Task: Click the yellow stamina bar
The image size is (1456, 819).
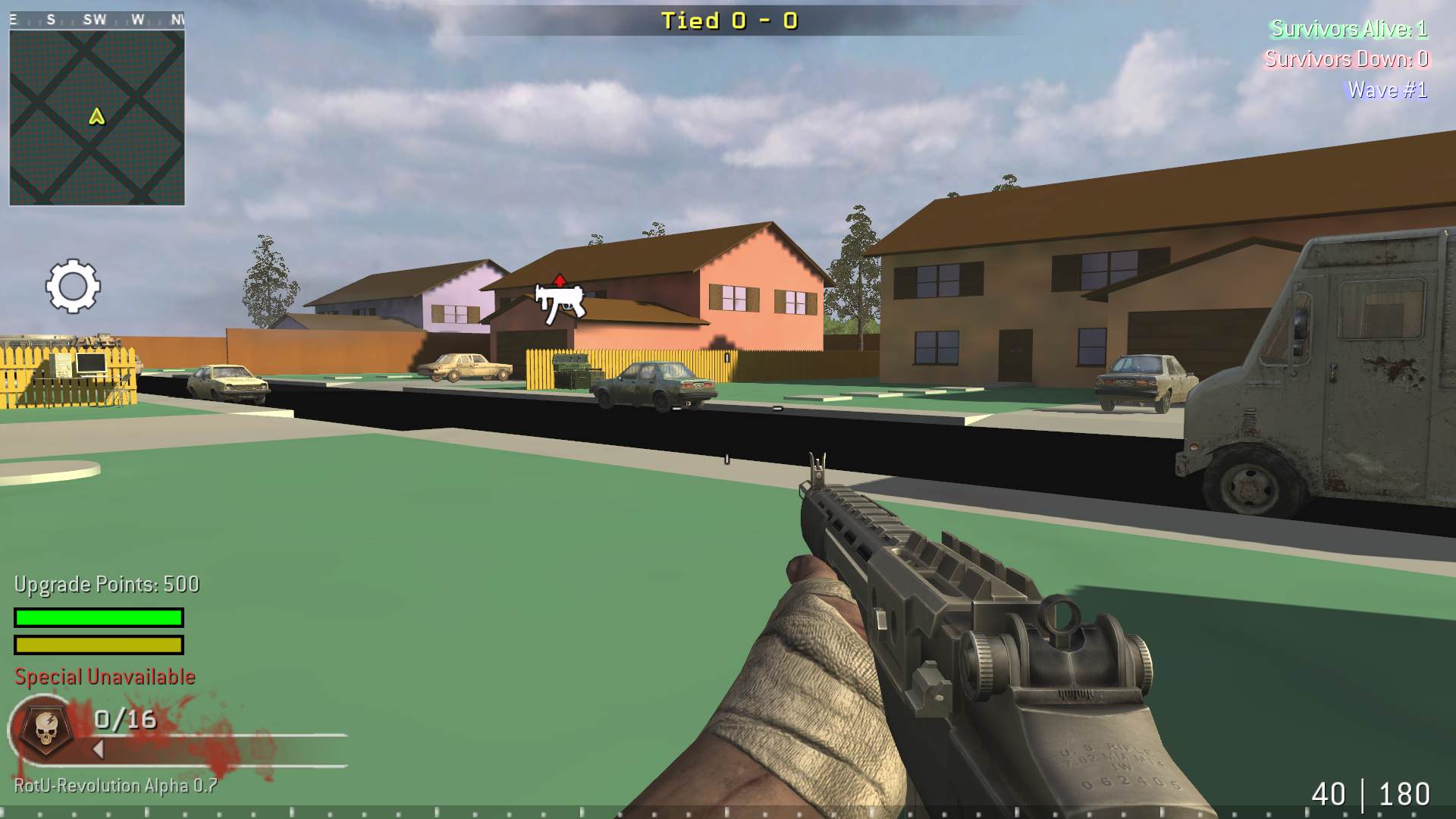Action: (97, 646)
